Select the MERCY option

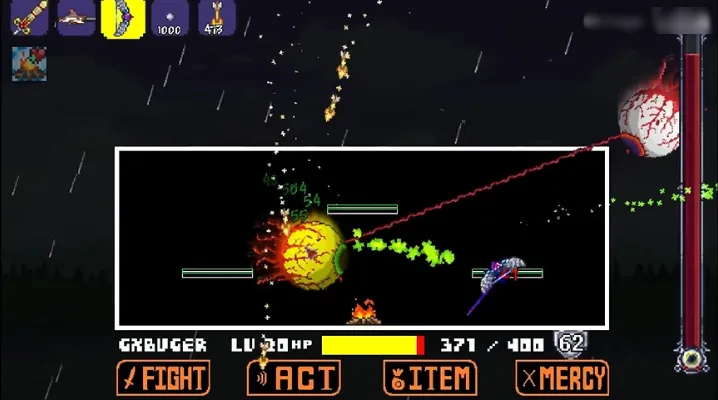(561, 378)
